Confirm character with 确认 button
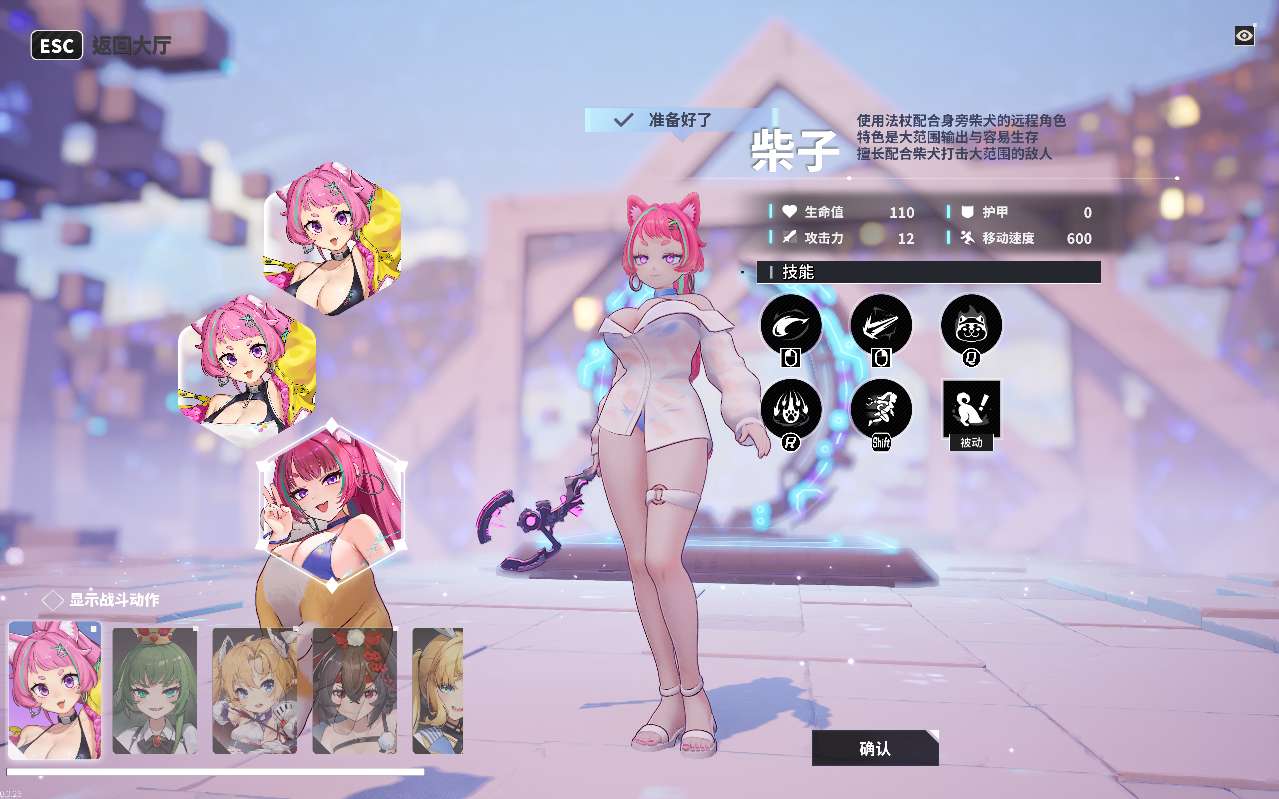 (875, 748)
